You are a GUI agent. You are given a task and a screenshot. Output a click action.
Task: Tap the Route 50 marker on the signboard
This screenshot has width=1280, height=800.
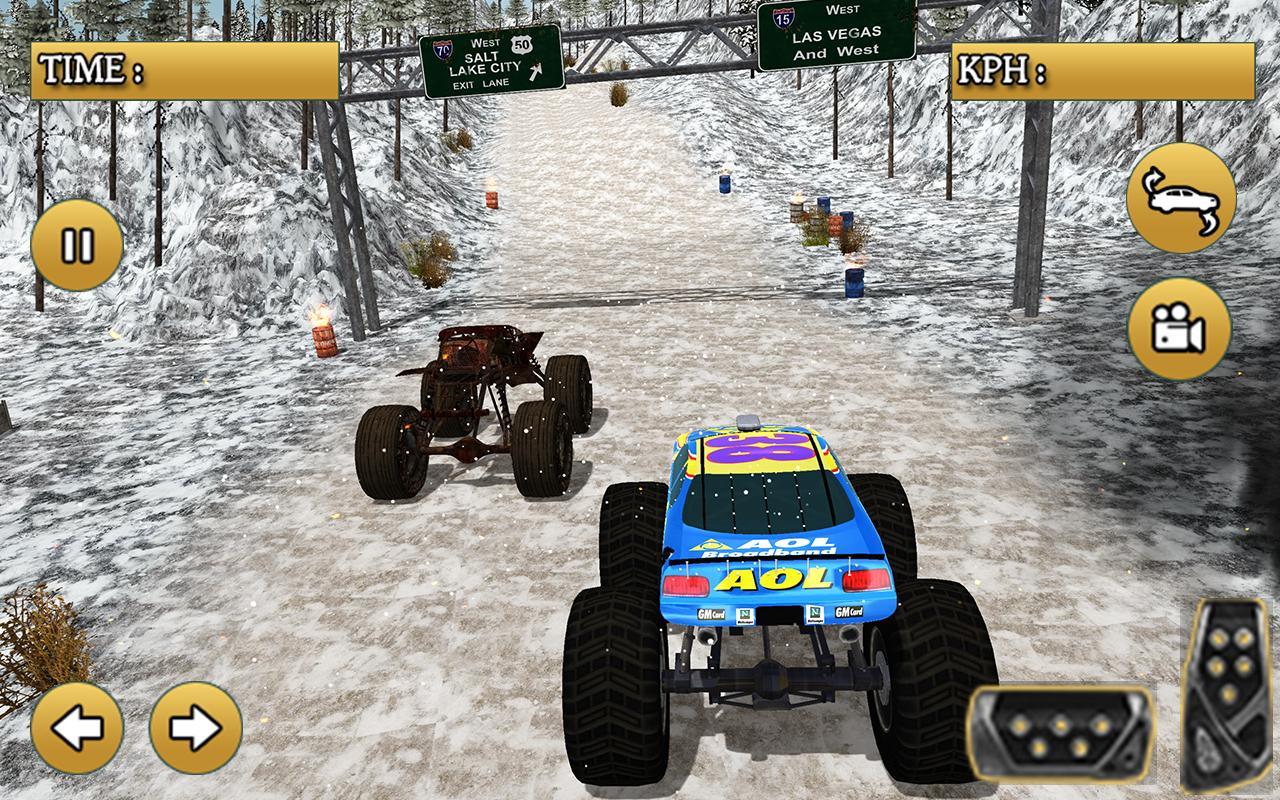pyautogui.click(x=521, y=44)
